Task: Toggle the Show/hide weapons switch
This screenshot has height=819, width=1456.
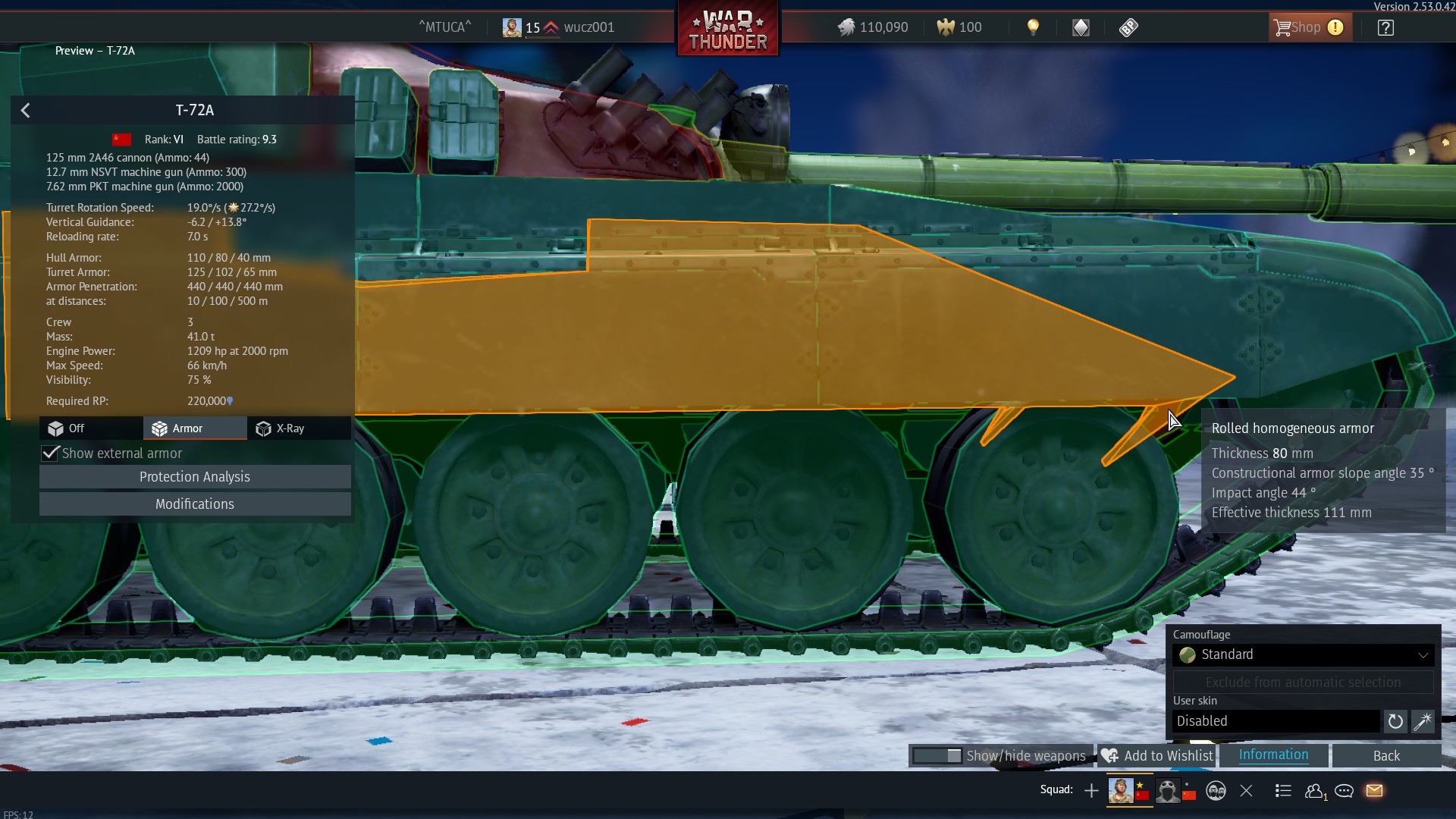Action: [x=940, y=756]
